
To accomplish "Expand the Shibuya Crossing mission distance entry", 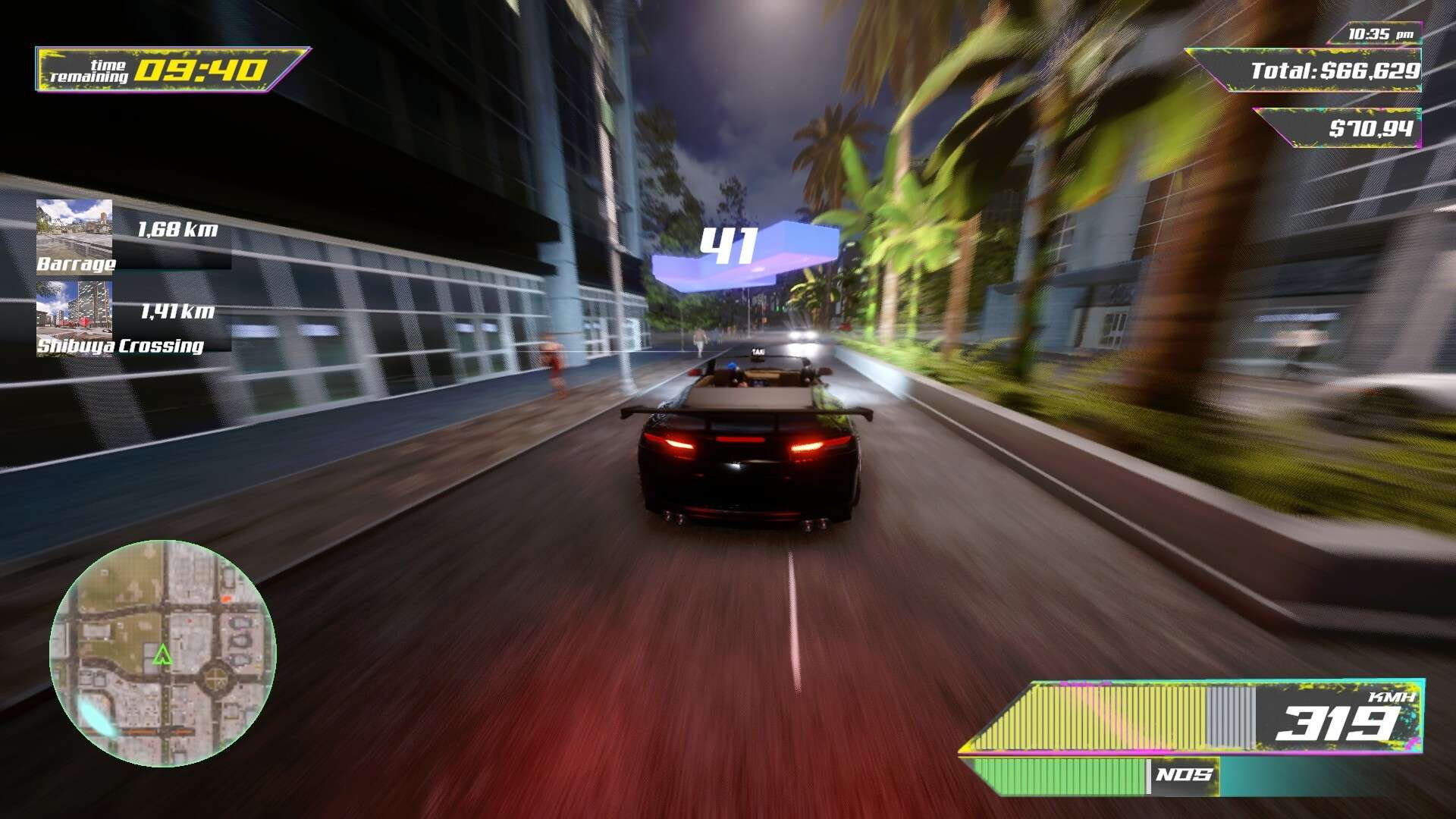I will click(x=177, y=310).
